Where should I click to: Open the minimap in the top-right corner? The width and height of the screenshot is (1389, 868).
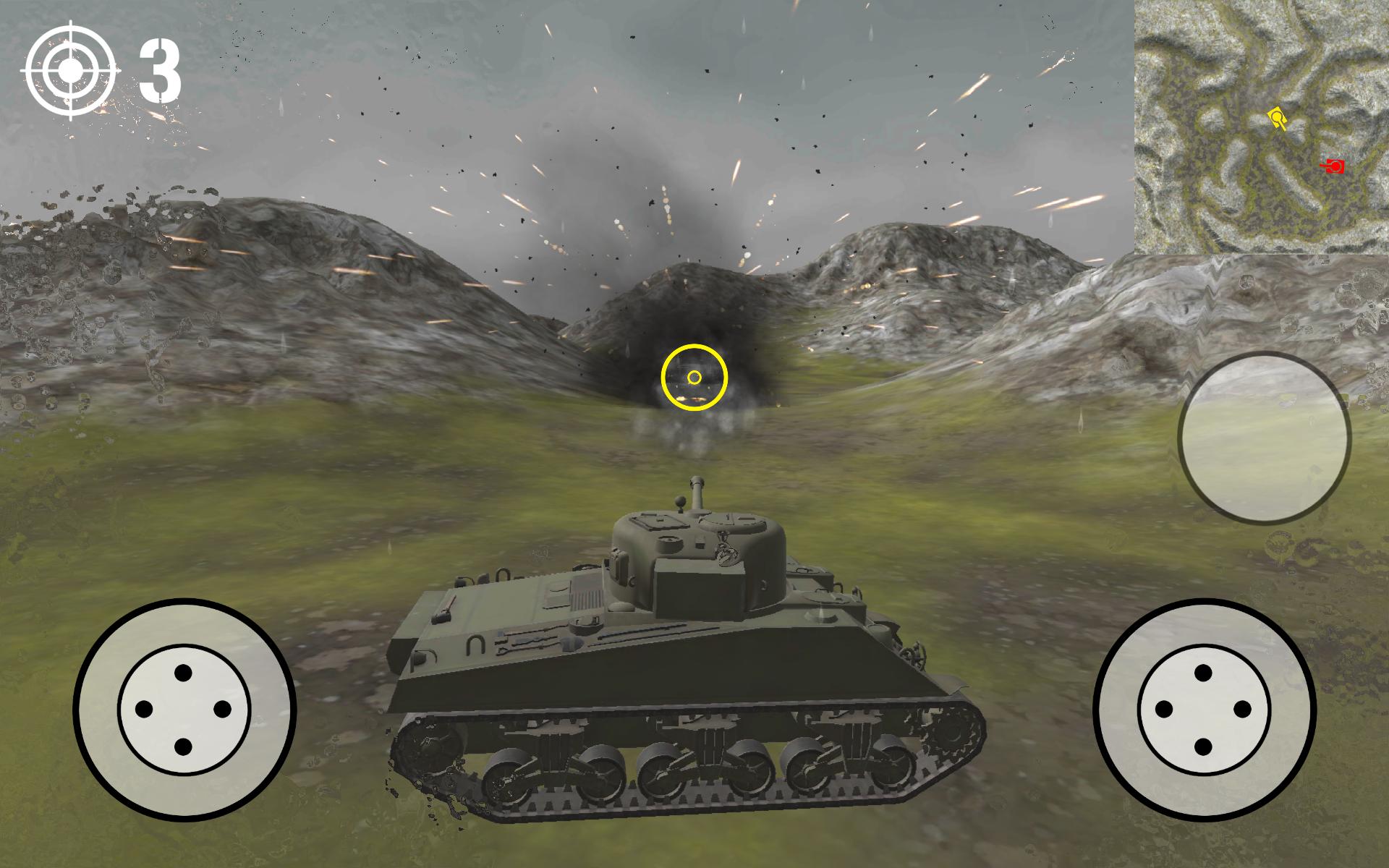pos(1262,127)
